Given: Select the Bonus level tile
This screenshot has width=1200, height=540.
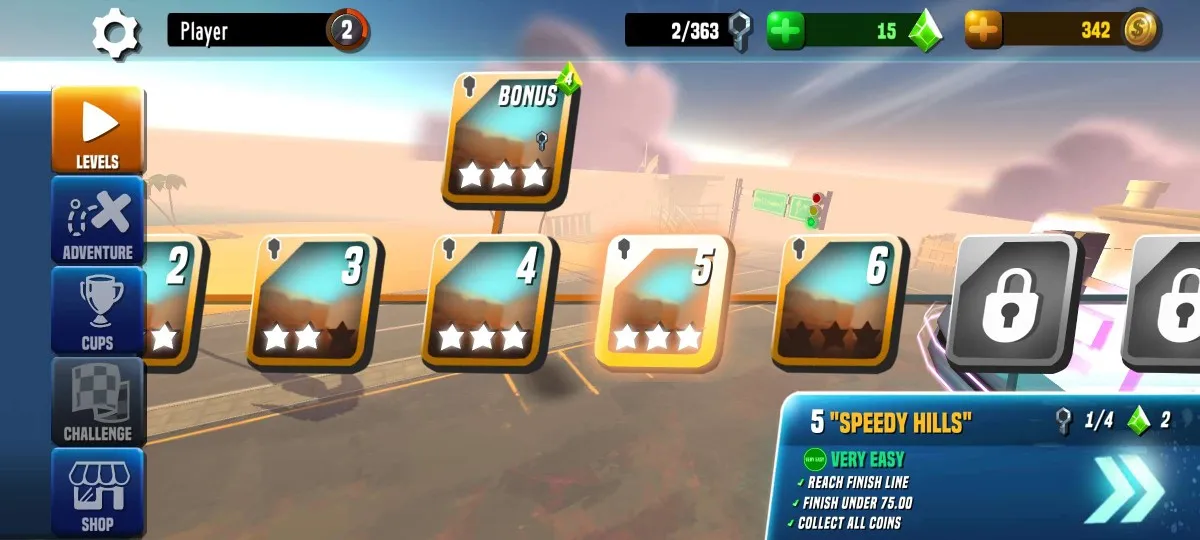Looking at the screenshot, I should tap(510, 139).
